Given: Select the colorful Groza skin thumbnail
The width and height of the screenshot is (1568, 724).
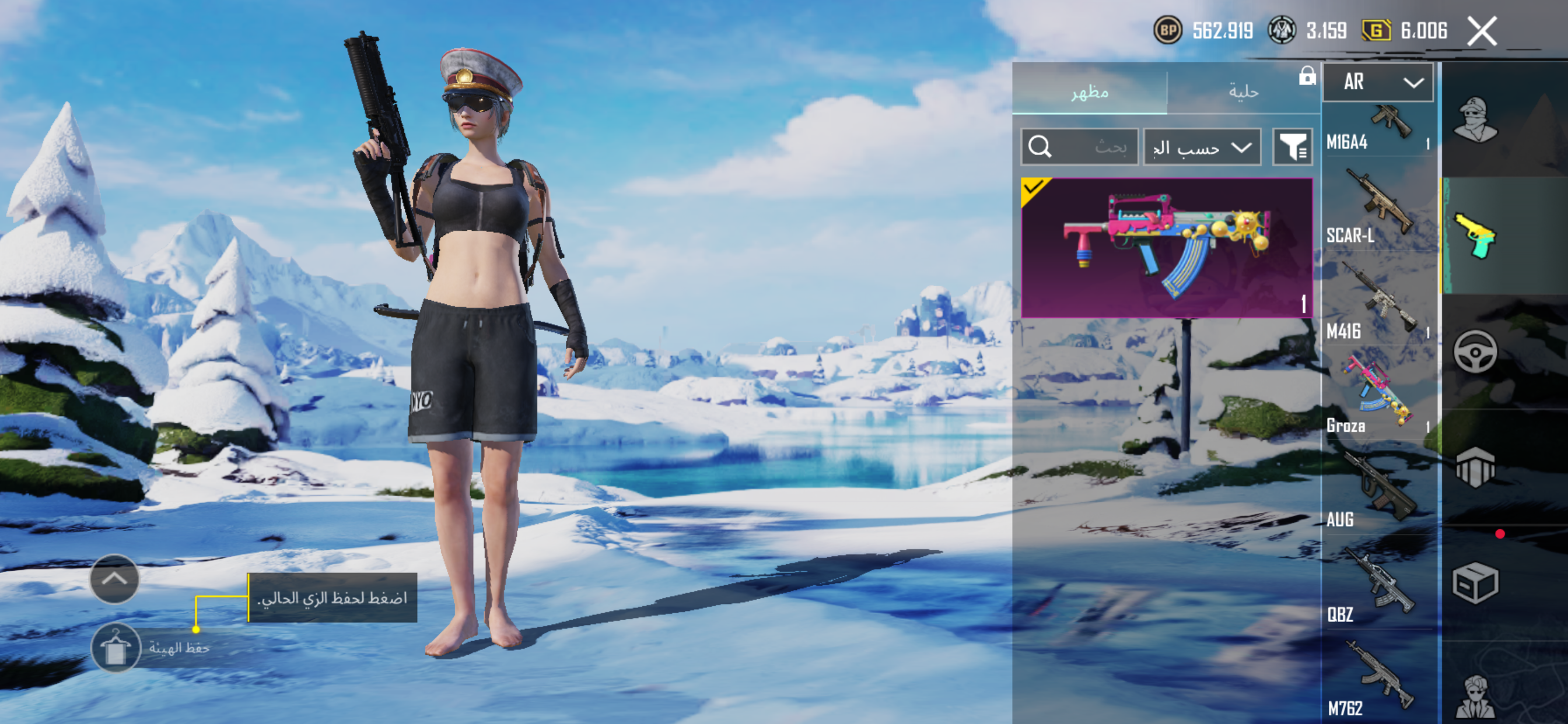Looking at the screenshot, I should pyautogui.click(x=1166, y=248).
